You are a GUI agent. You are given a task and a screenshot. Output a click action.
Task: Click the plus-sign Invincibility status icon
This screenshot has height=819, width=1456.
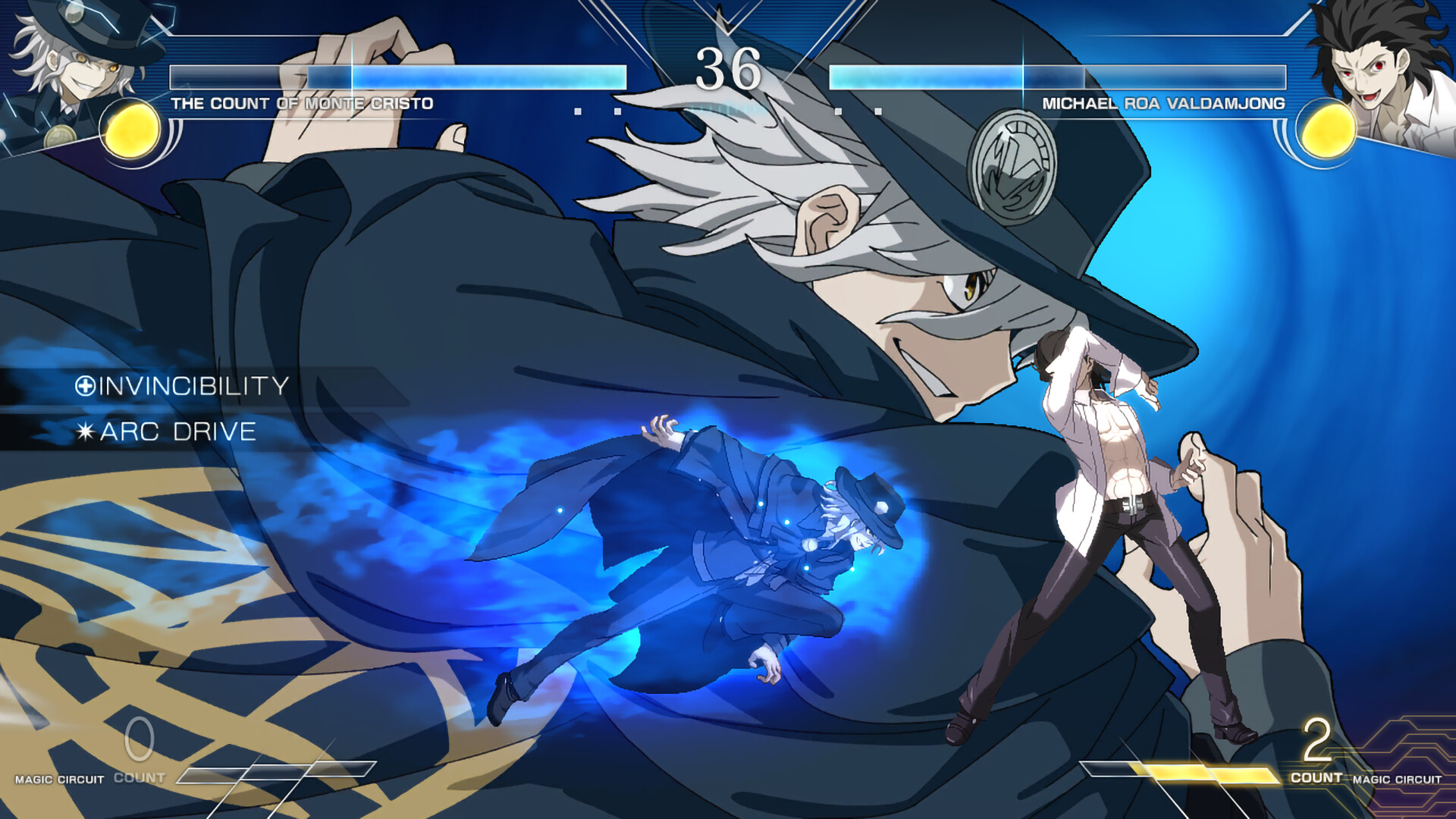click(x=86, y=386)
